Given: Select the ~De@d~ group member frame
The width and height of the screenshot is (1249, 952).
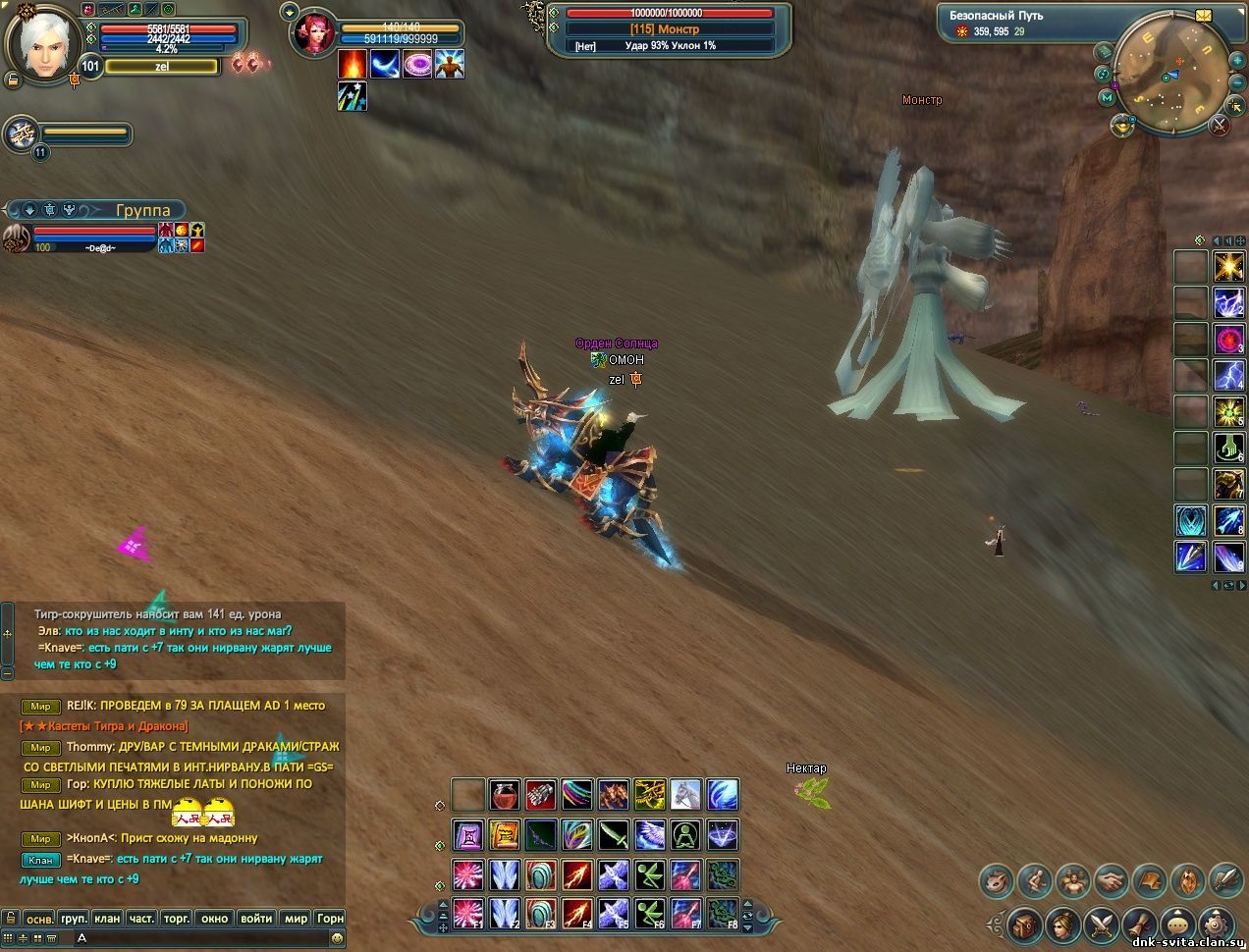Looking at the screenshot, I should pos(93,238).
